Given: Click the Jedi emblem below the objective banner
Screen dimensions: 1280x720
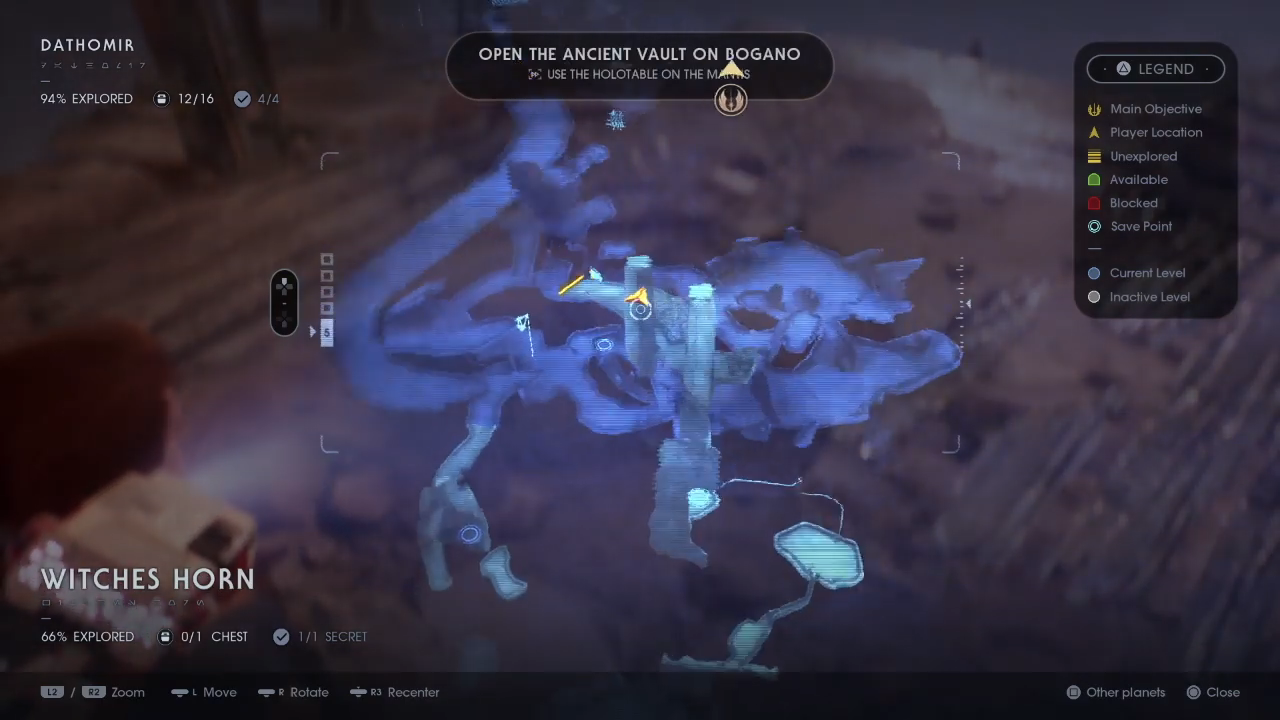Looking at the screenshot, I should [x=730, y=100].
